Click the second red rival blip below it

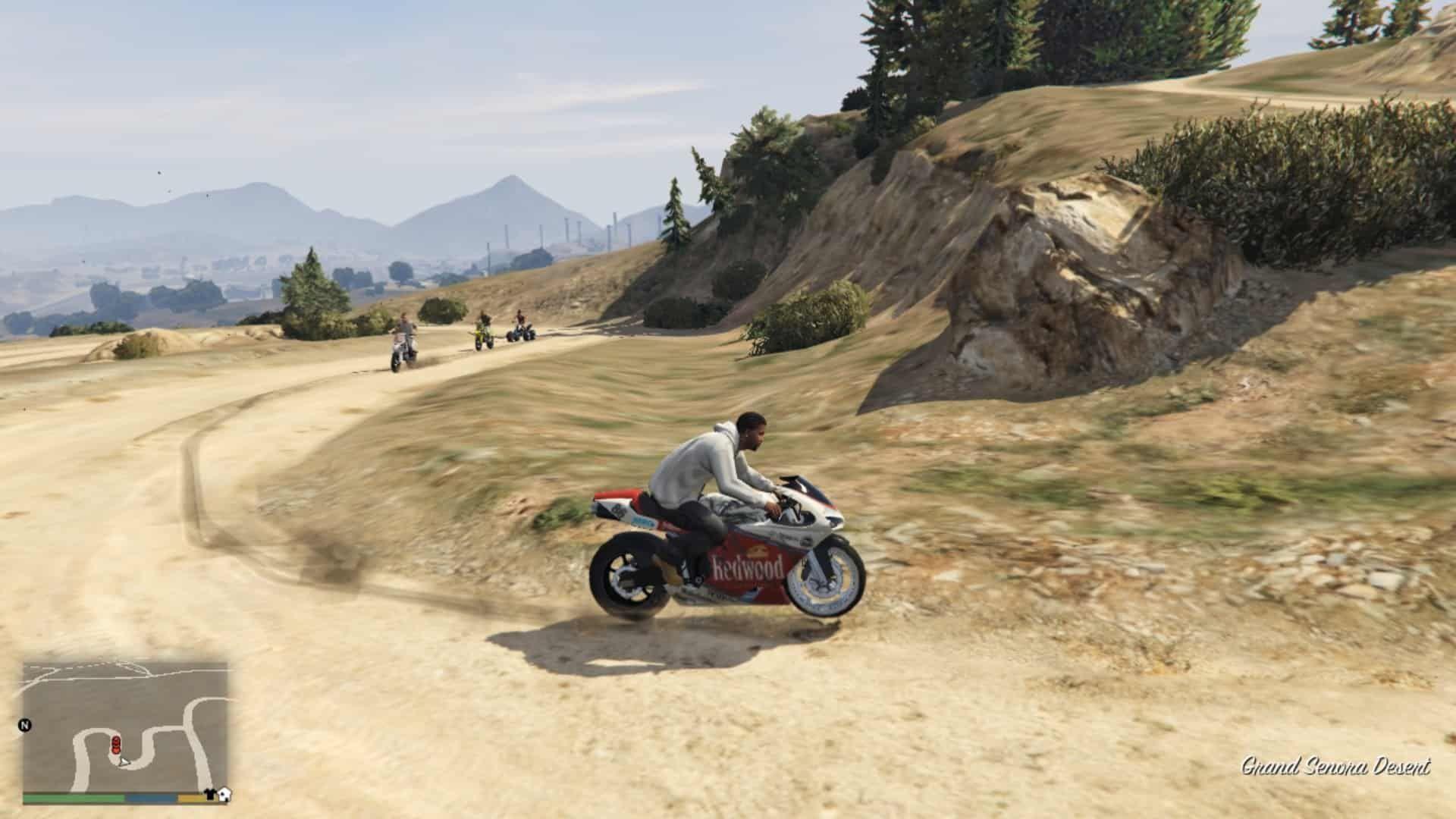(x=116, y=752)
